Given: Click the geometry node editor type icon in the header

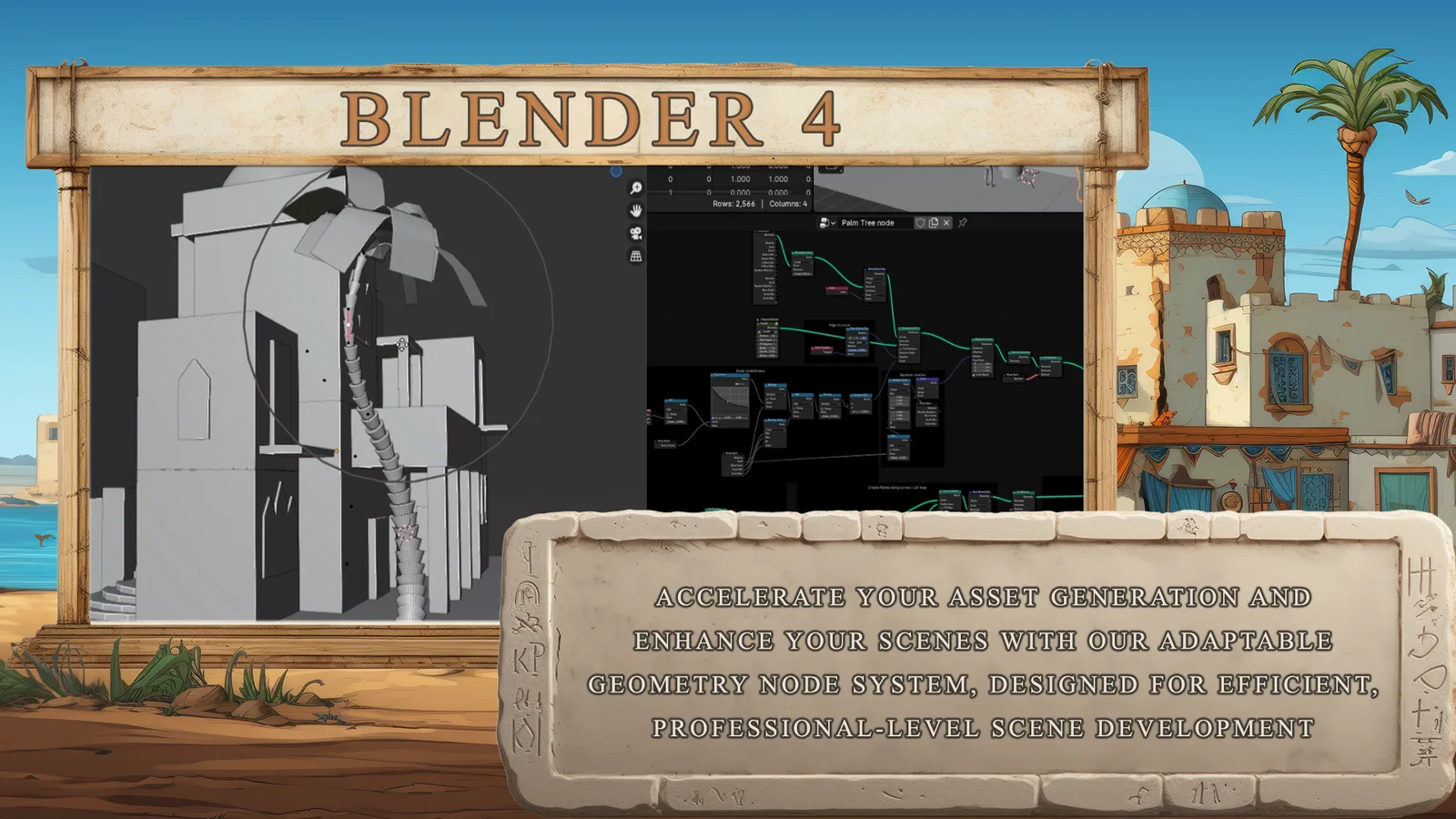Looking at the screenshot, I should 825,223.
